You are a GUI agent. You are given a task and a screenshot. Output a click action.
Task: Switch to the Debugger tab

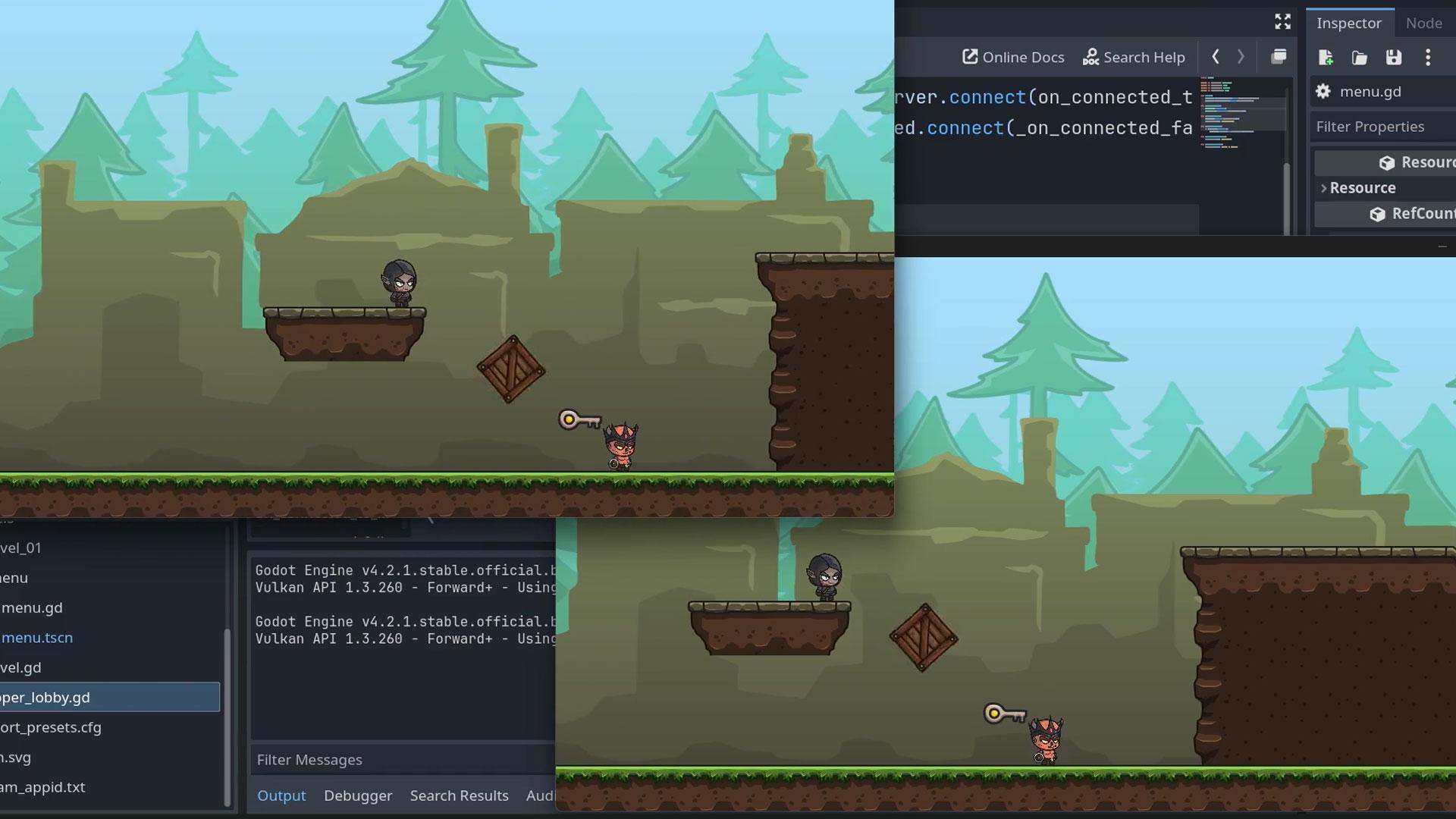pyautogui.click(x=358, y=795)
